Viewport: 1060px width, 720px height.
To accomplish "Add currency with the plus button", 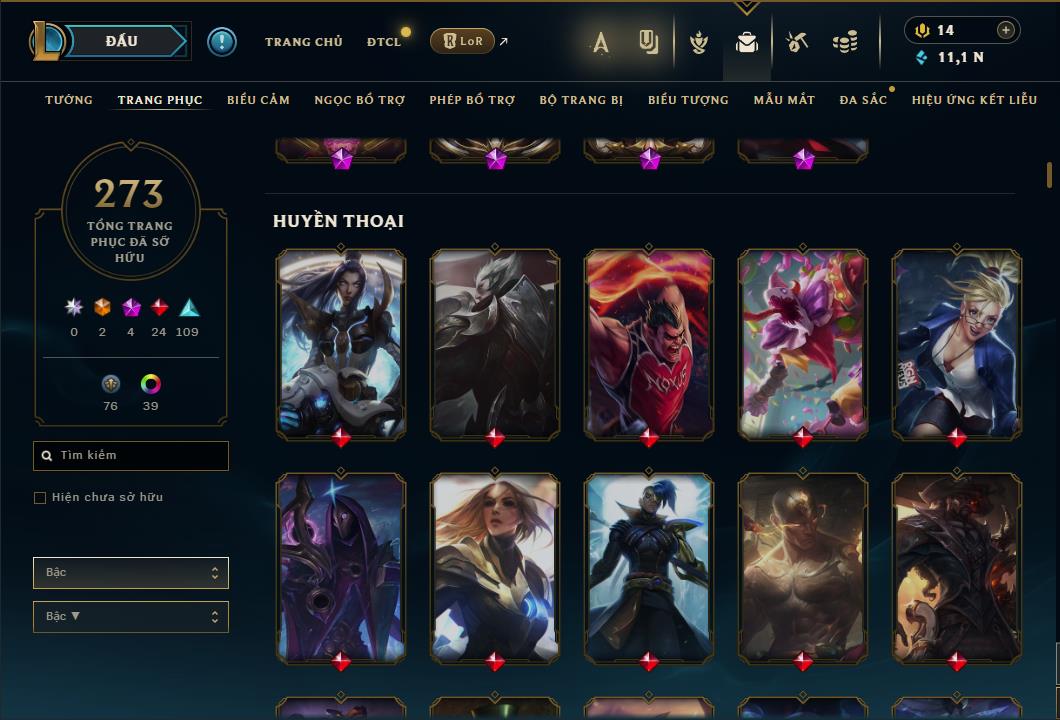I will (1006, 30).
